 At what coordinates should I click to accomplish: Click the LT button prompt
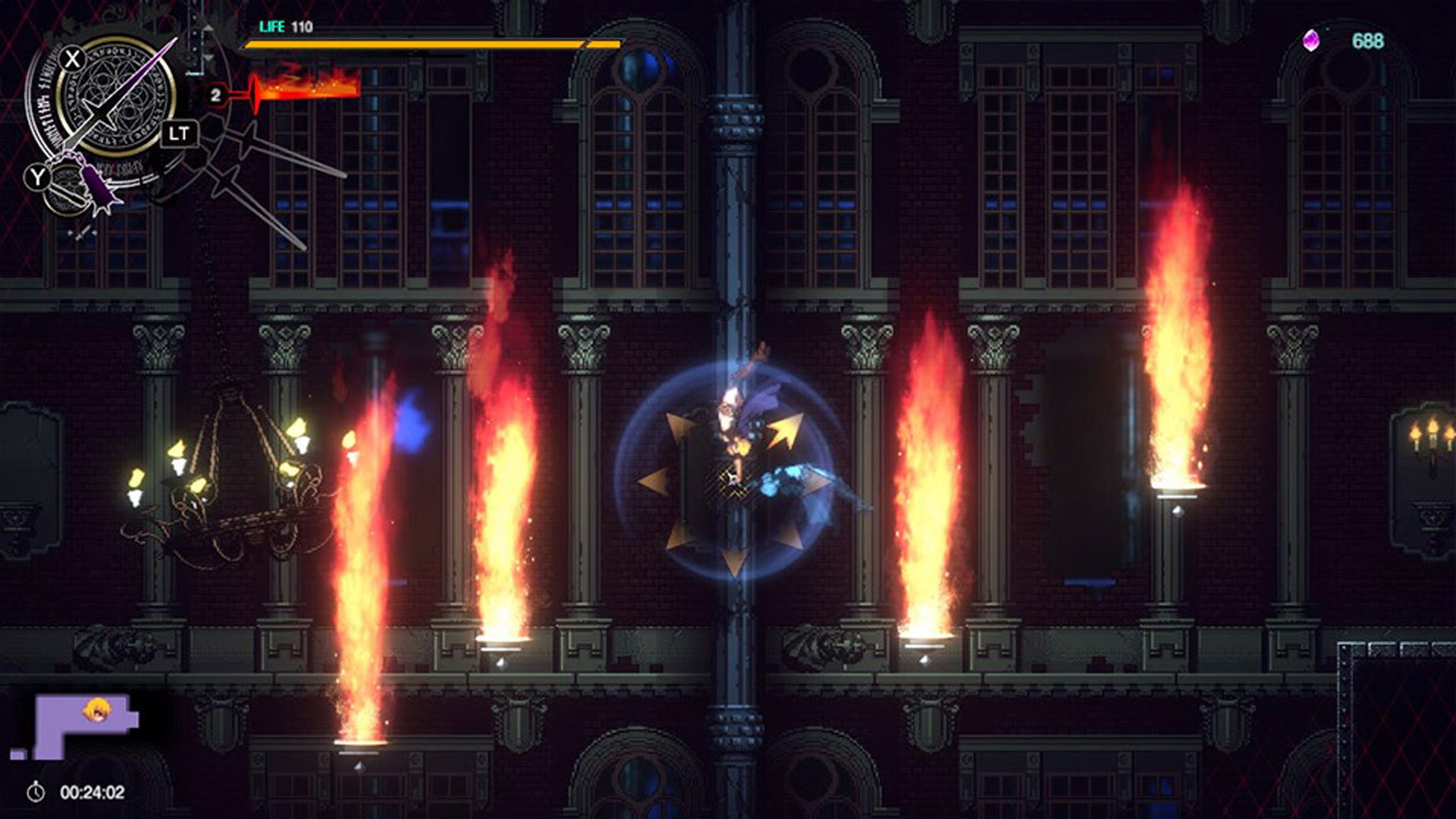click(x=180, y=133)
